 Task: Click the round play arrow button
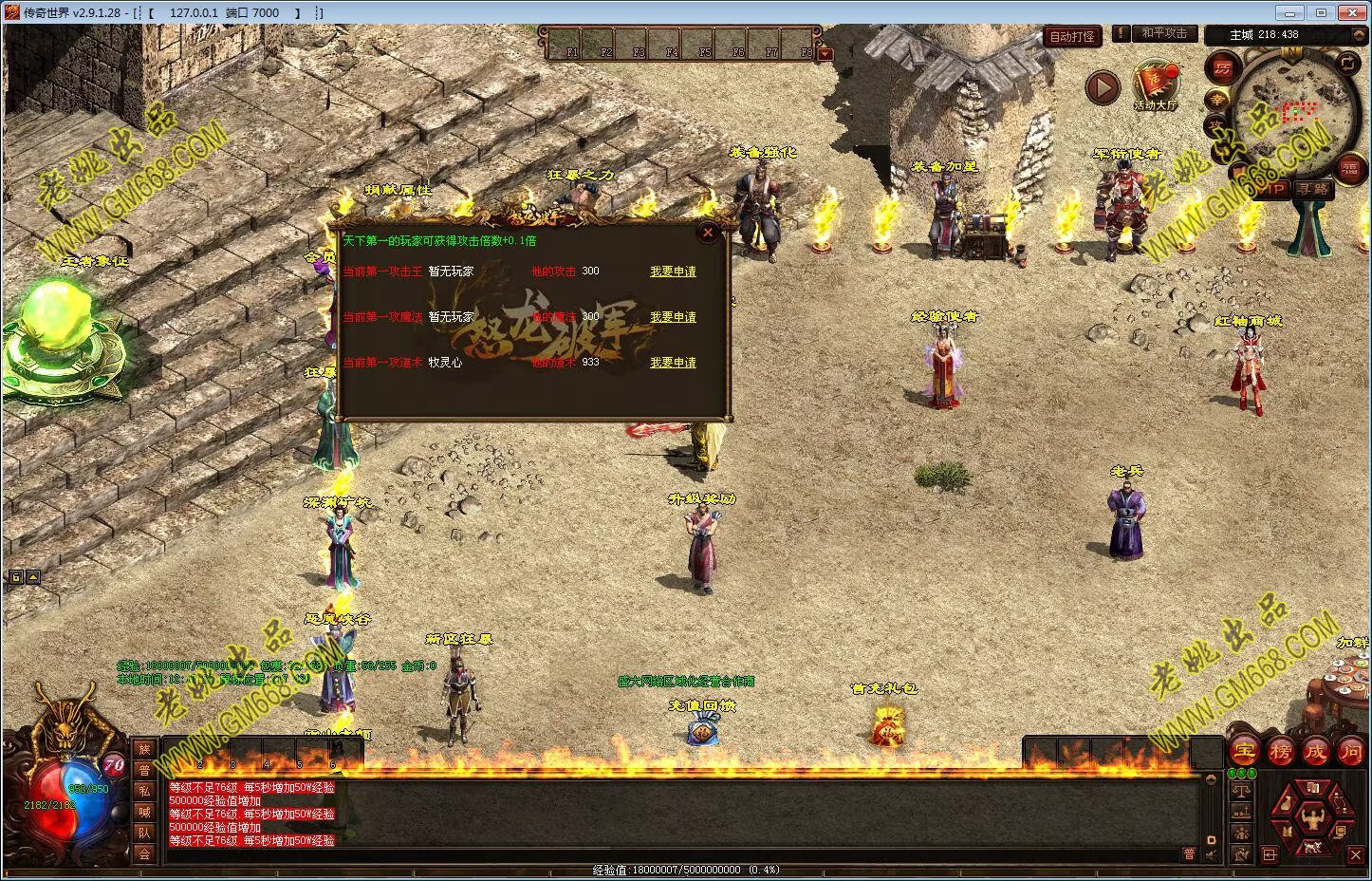click(x=1102, y=87)
